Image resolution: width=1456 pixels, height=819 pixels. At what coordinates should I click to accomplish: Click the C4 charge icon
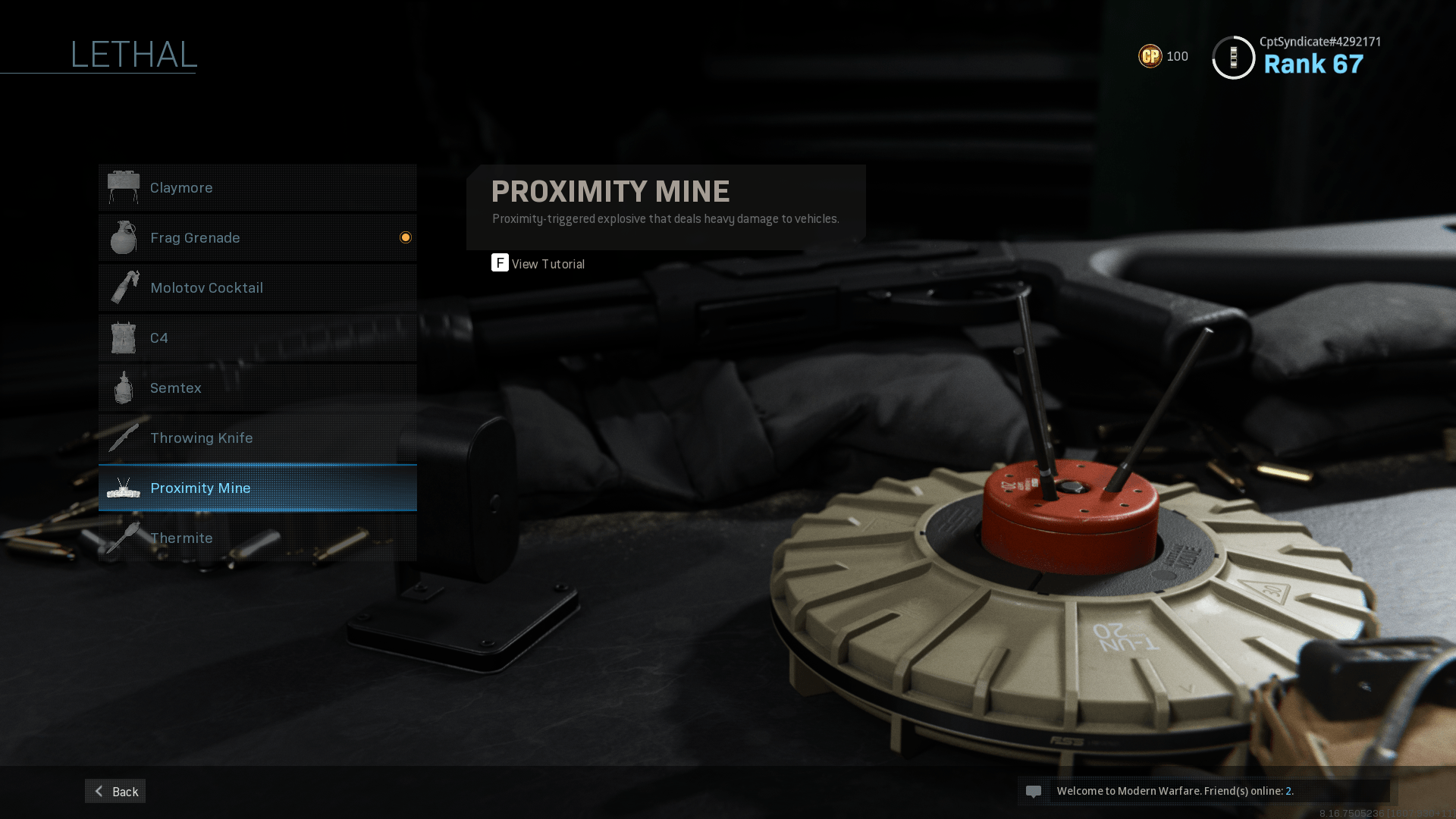tap(124, 337)
